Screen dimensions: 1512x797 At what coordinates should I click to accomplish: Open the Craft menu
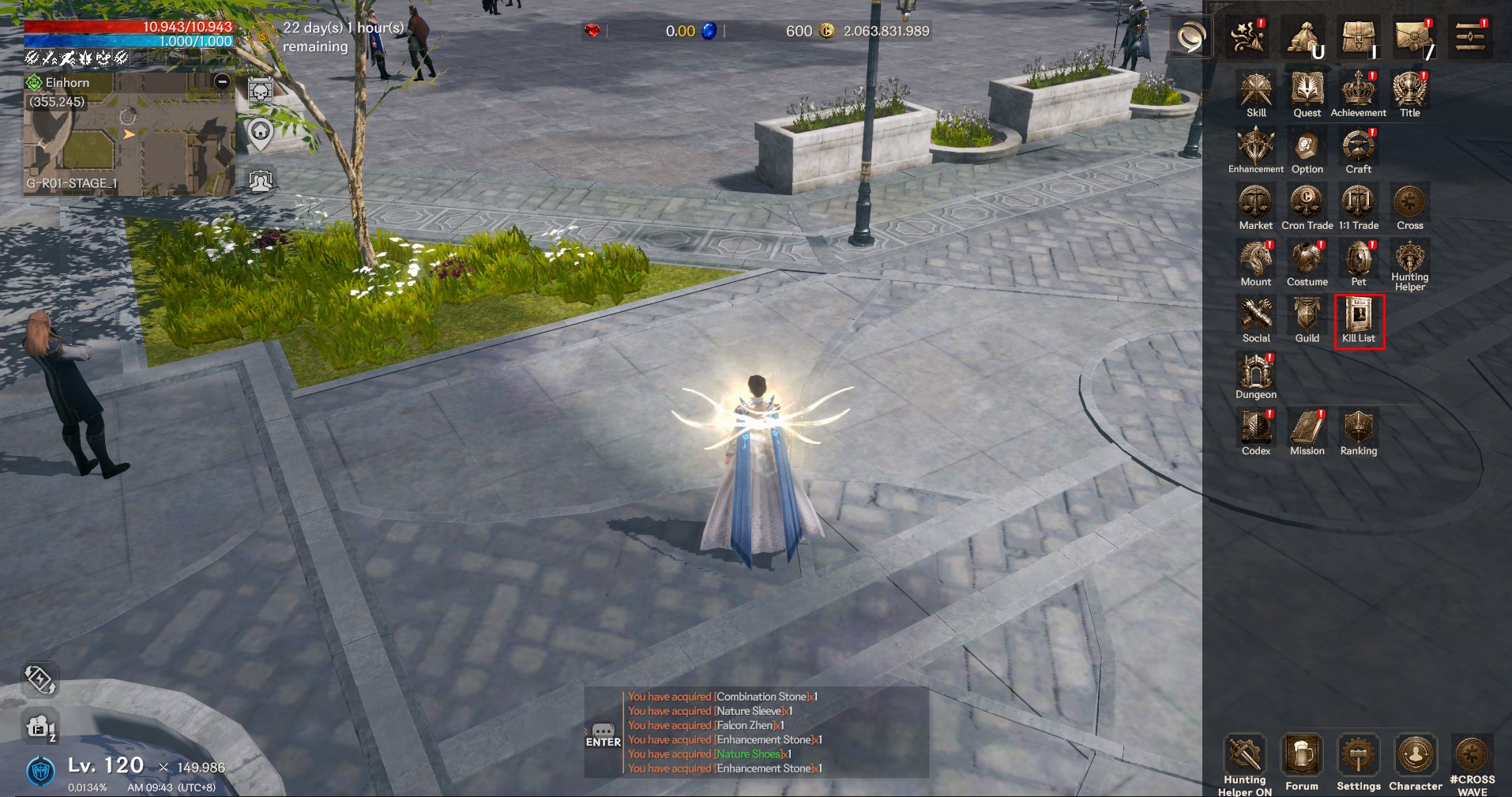1358,148
